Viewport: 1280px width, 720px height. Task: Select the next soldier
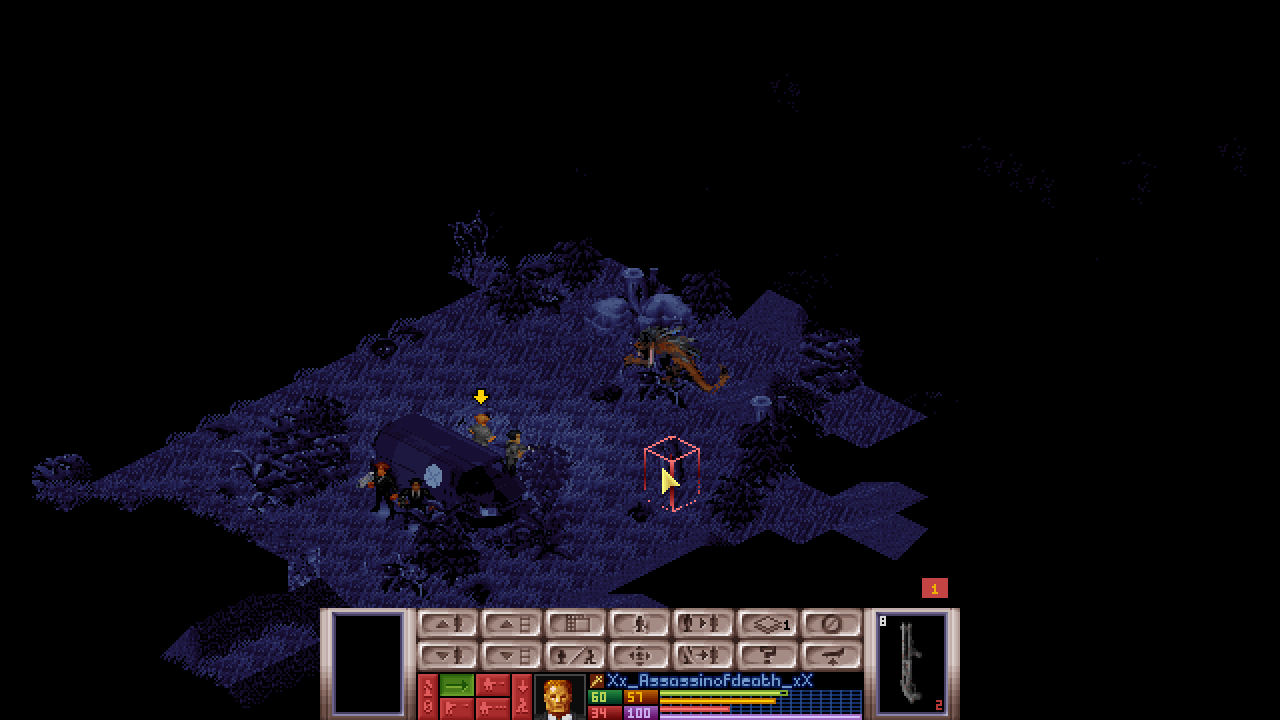704,624
